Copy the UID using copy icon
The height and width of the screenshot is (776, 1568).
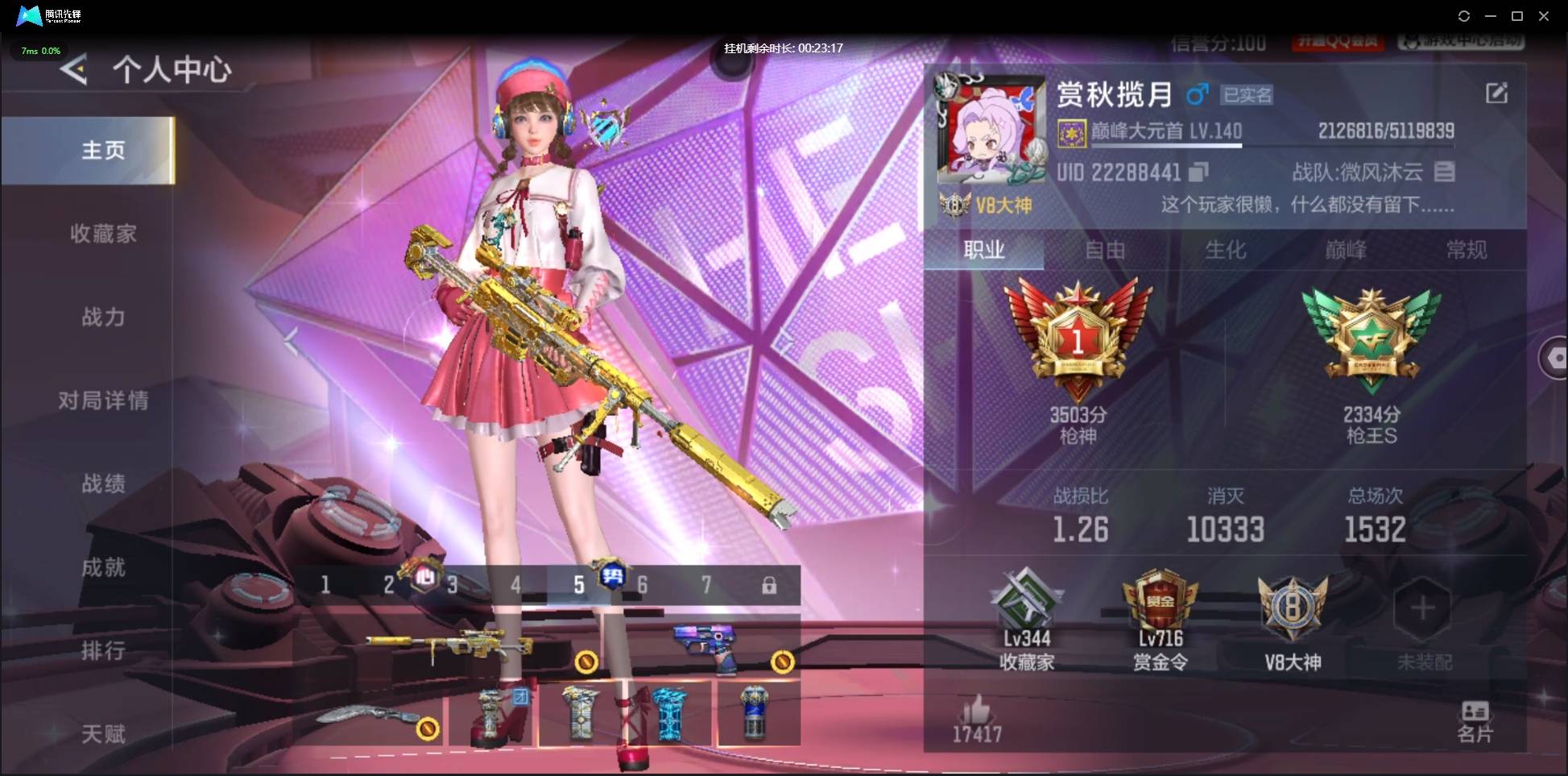[1199, 172]
